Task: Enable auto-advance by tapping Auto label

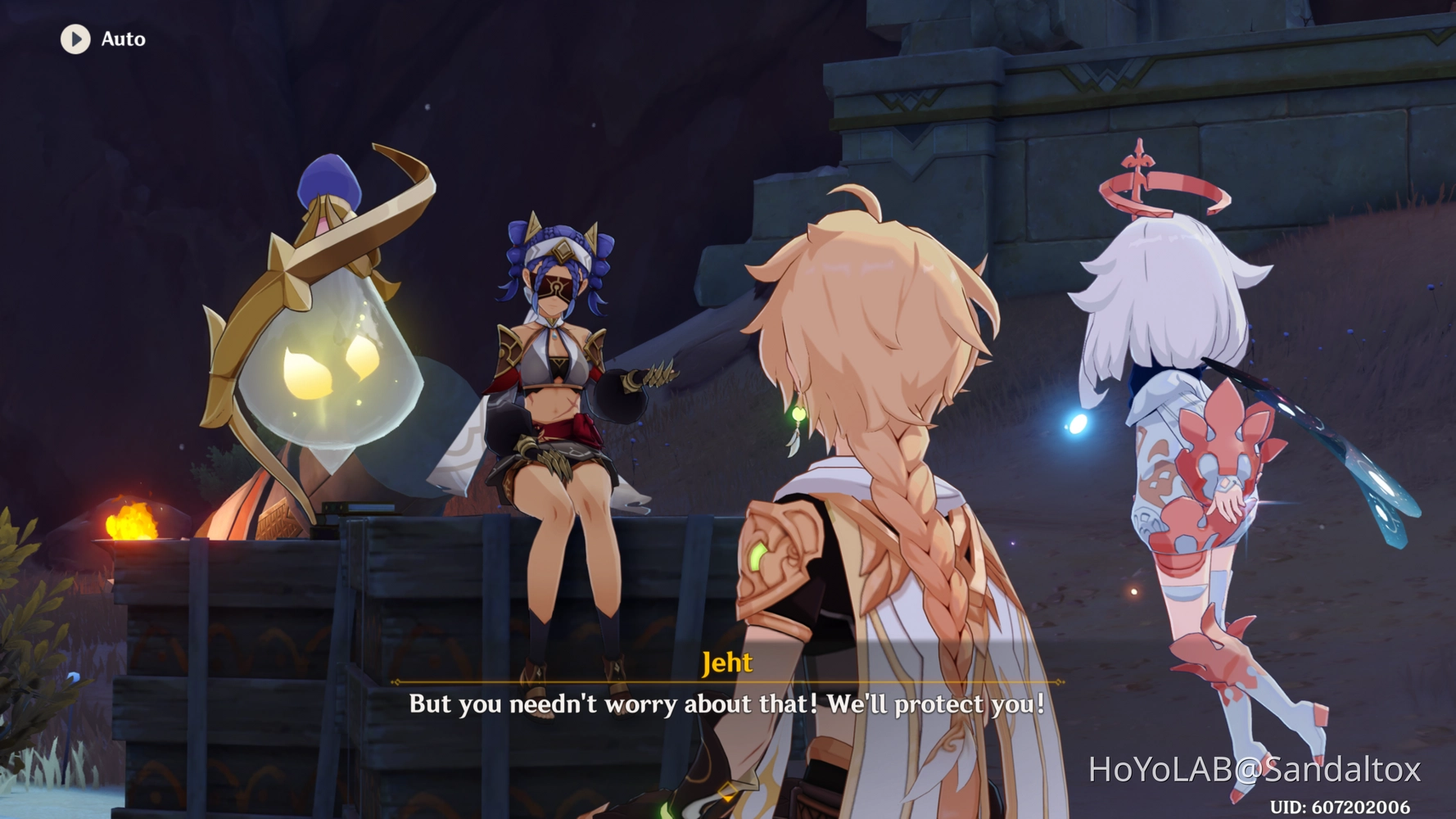Action: click(x=121, y=38)
